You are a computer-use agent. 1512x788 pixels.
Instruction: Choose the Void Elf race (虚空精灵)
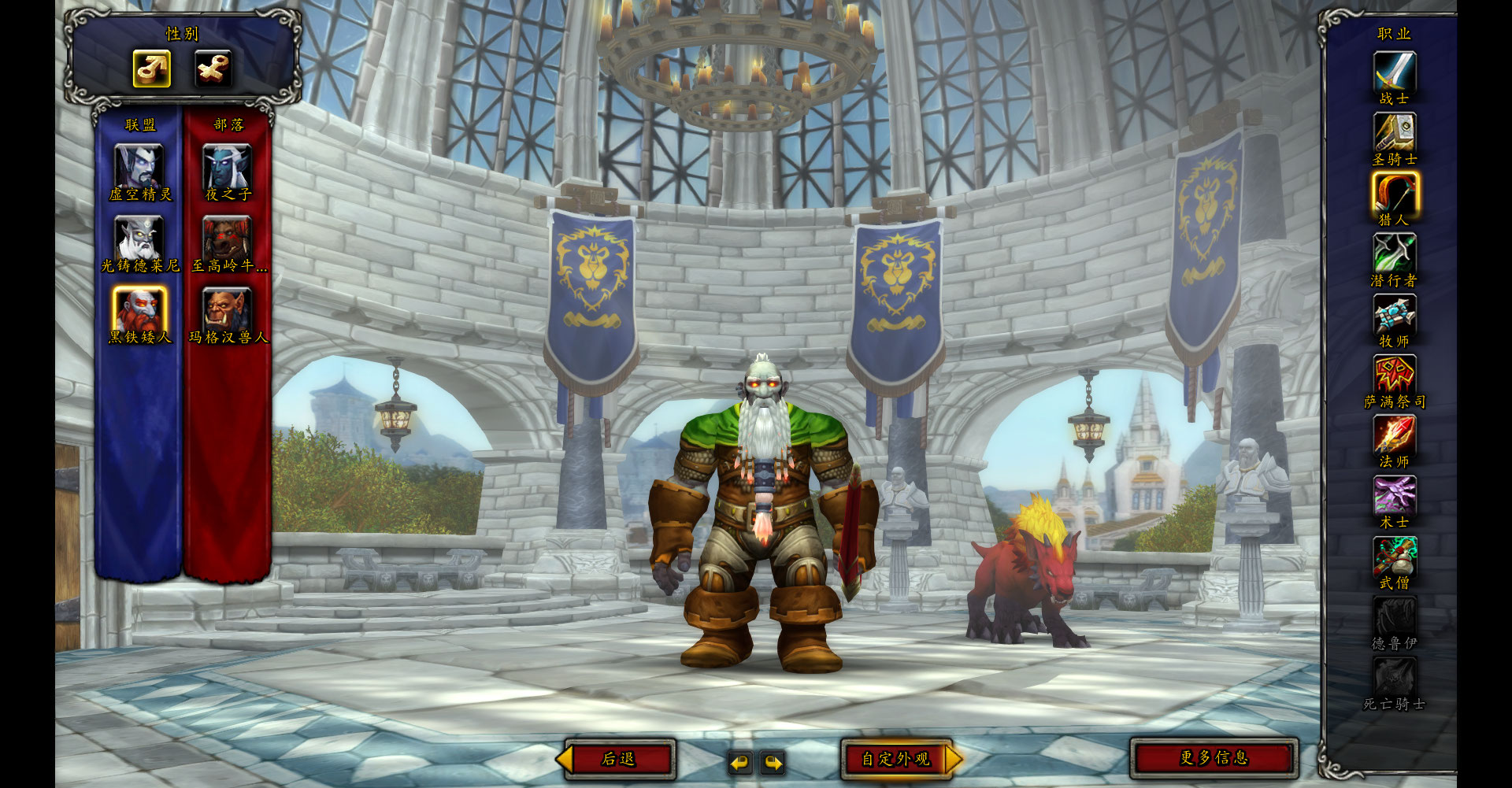(x=139, y=166)
